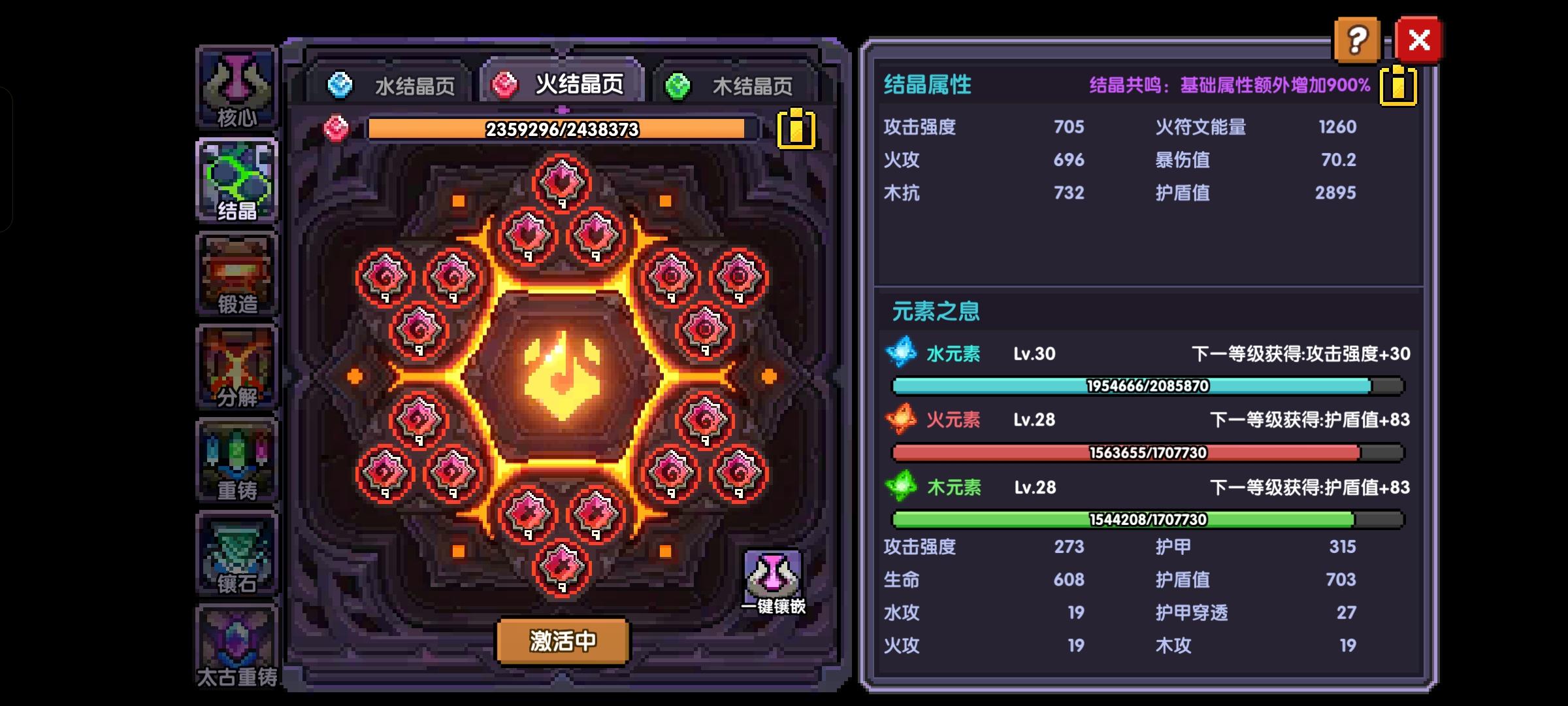Click the orange fire crystal experience bar
Viewport: 1568px width, 706px height.
coord(561,130)
